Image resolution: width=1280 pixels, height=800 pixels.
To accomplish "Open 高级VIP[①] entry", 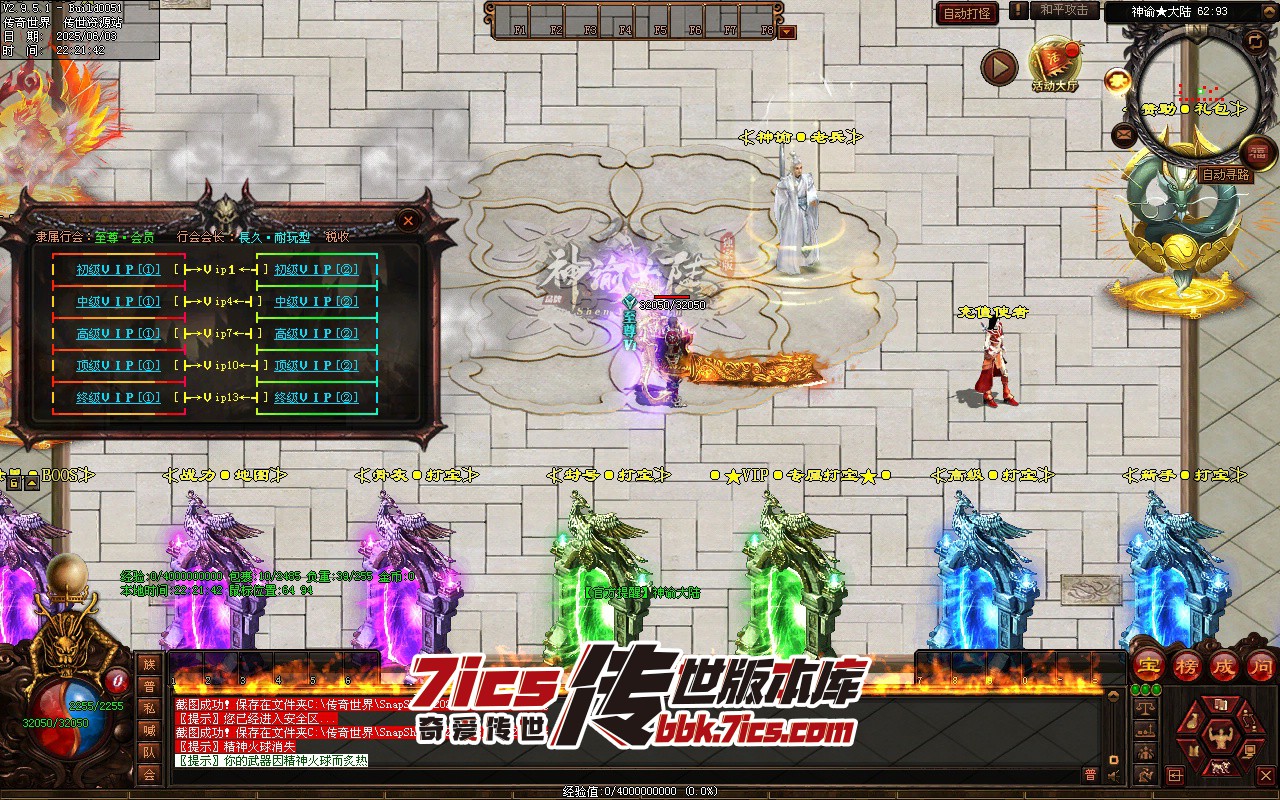I will pos(118,334).
